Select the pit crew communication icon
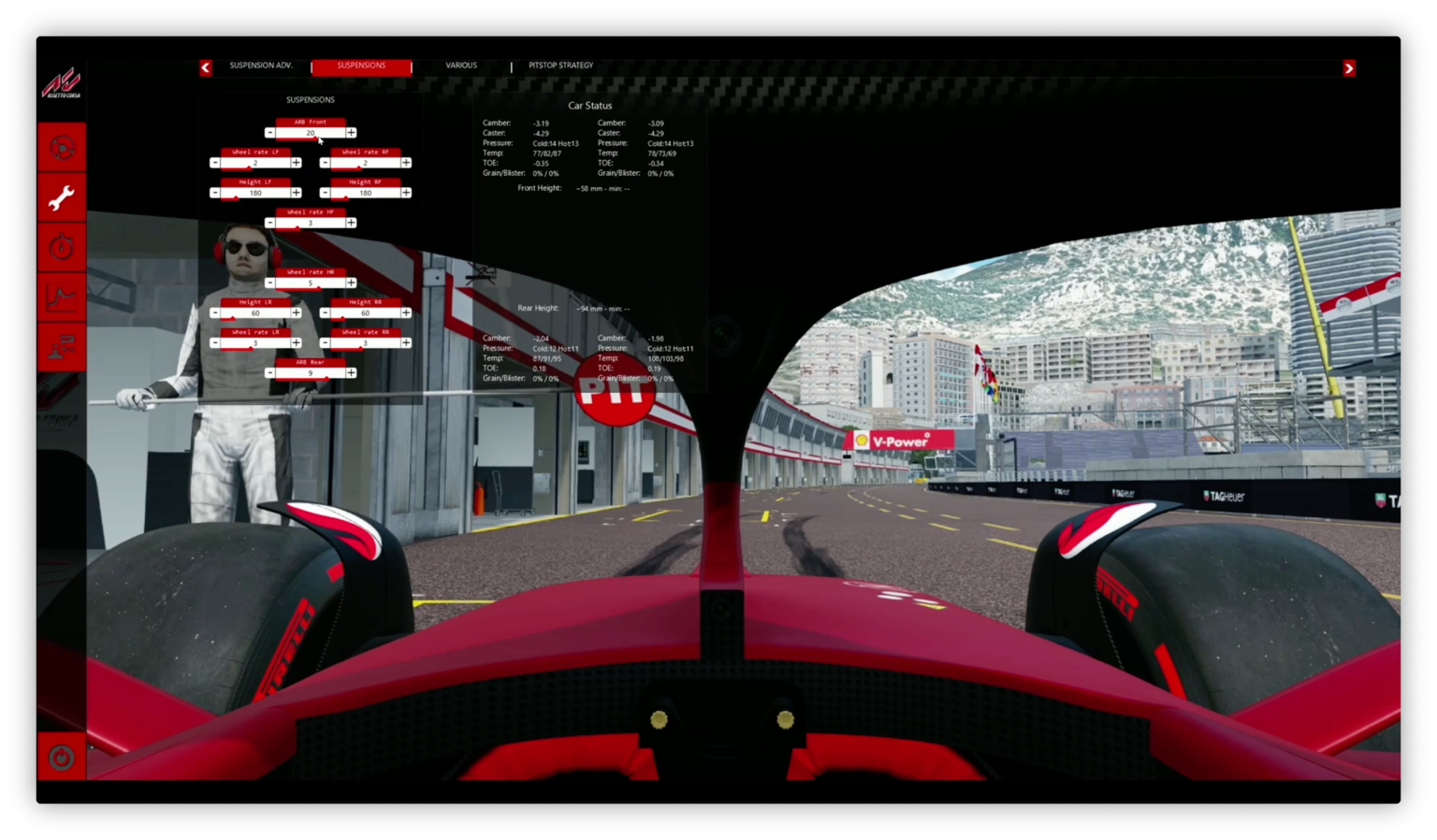 (61, 346)
